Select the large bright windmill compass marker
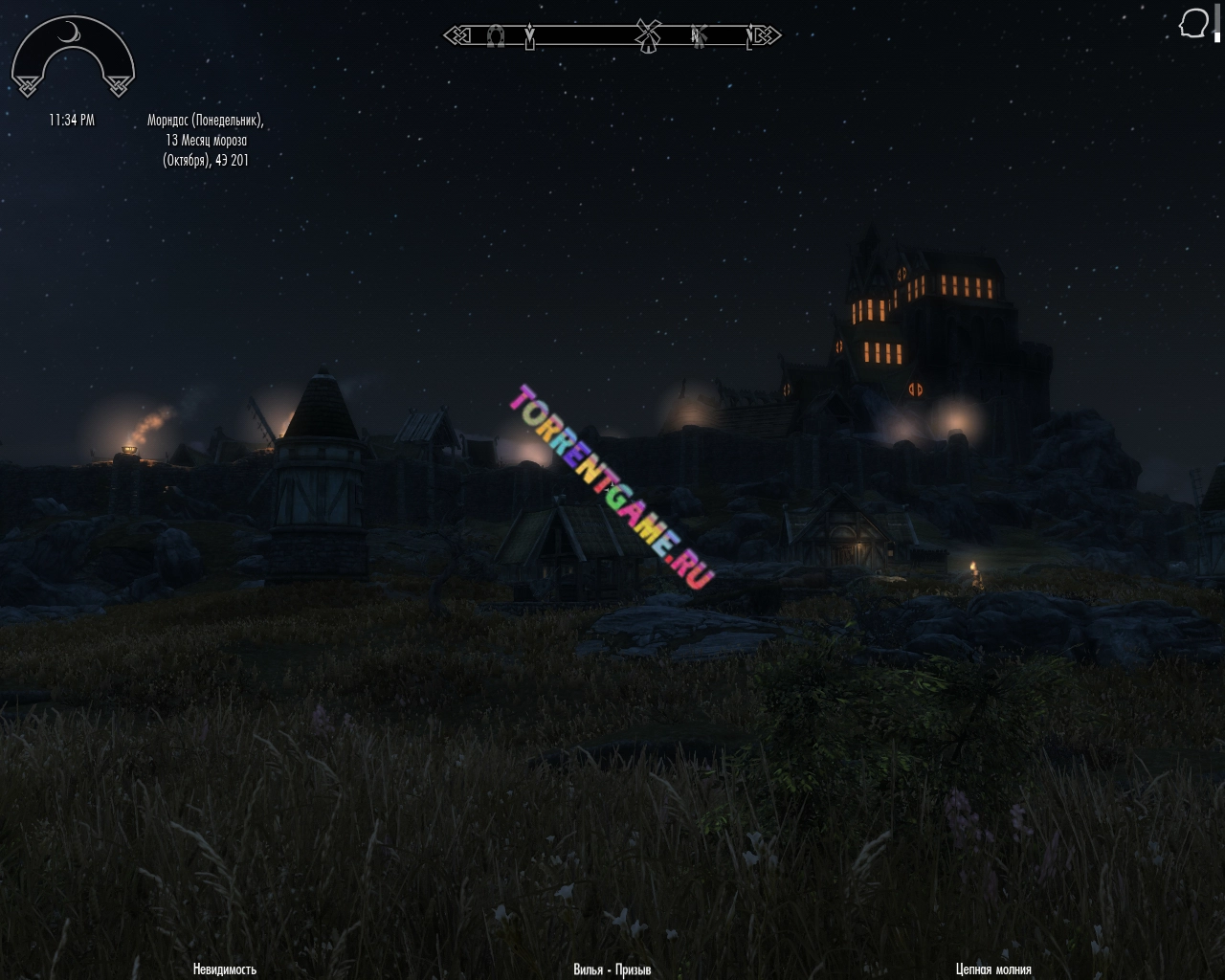This screenshot has width=1225, height=980. pyautogui.click(x=649, y=35)
